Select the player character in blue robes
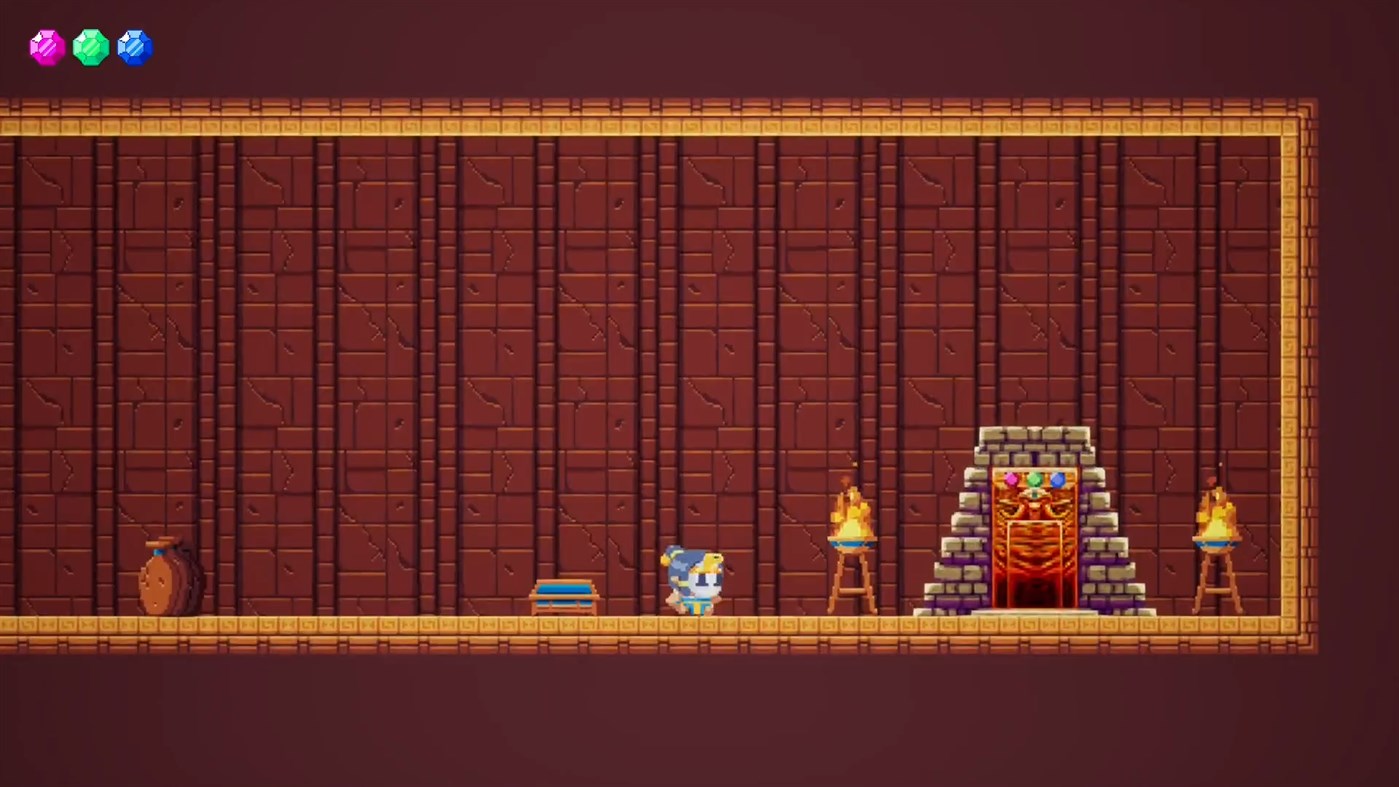This screenshot has height=787, width=1399. 692,580
